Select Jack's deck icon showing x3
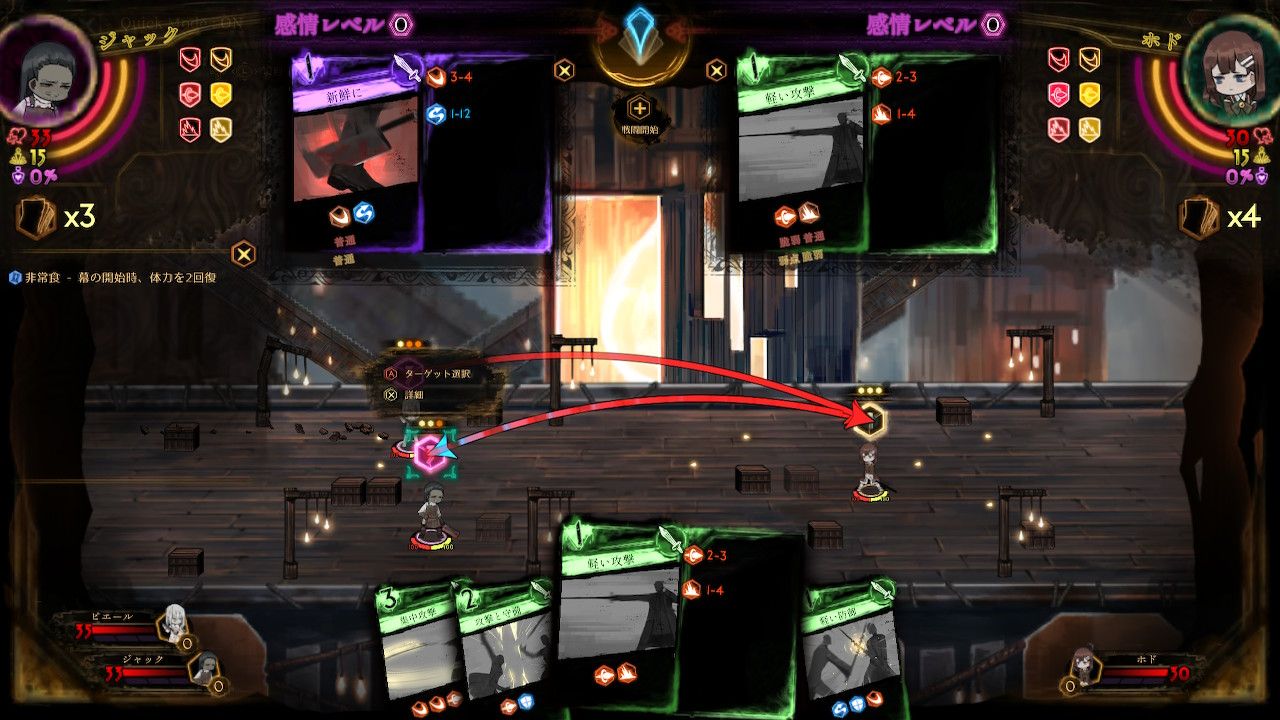This screenshot has width=1280, height=720. point(38,215)
